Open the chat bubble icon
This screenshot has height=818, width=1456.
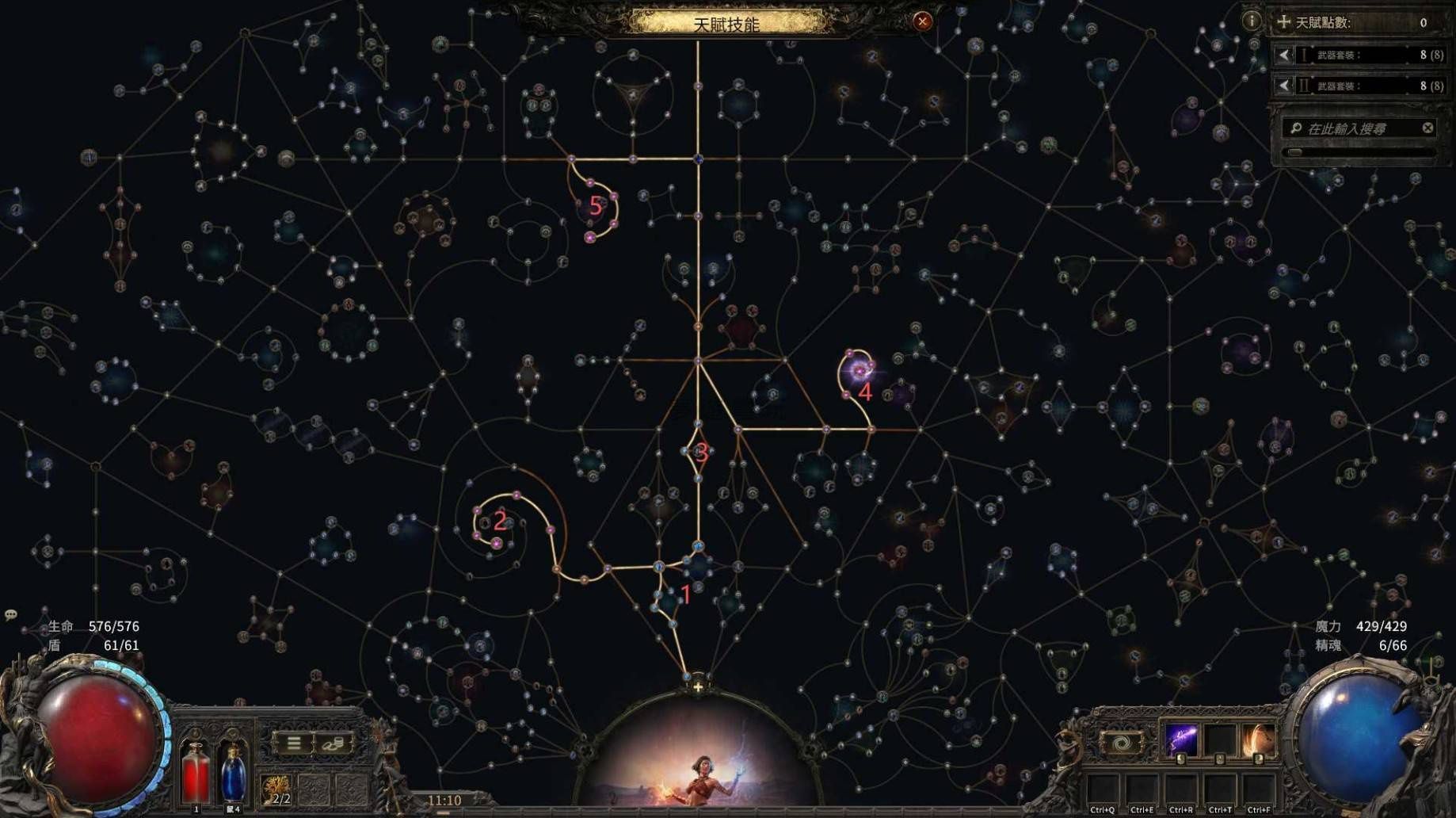(x=11, y=615)
